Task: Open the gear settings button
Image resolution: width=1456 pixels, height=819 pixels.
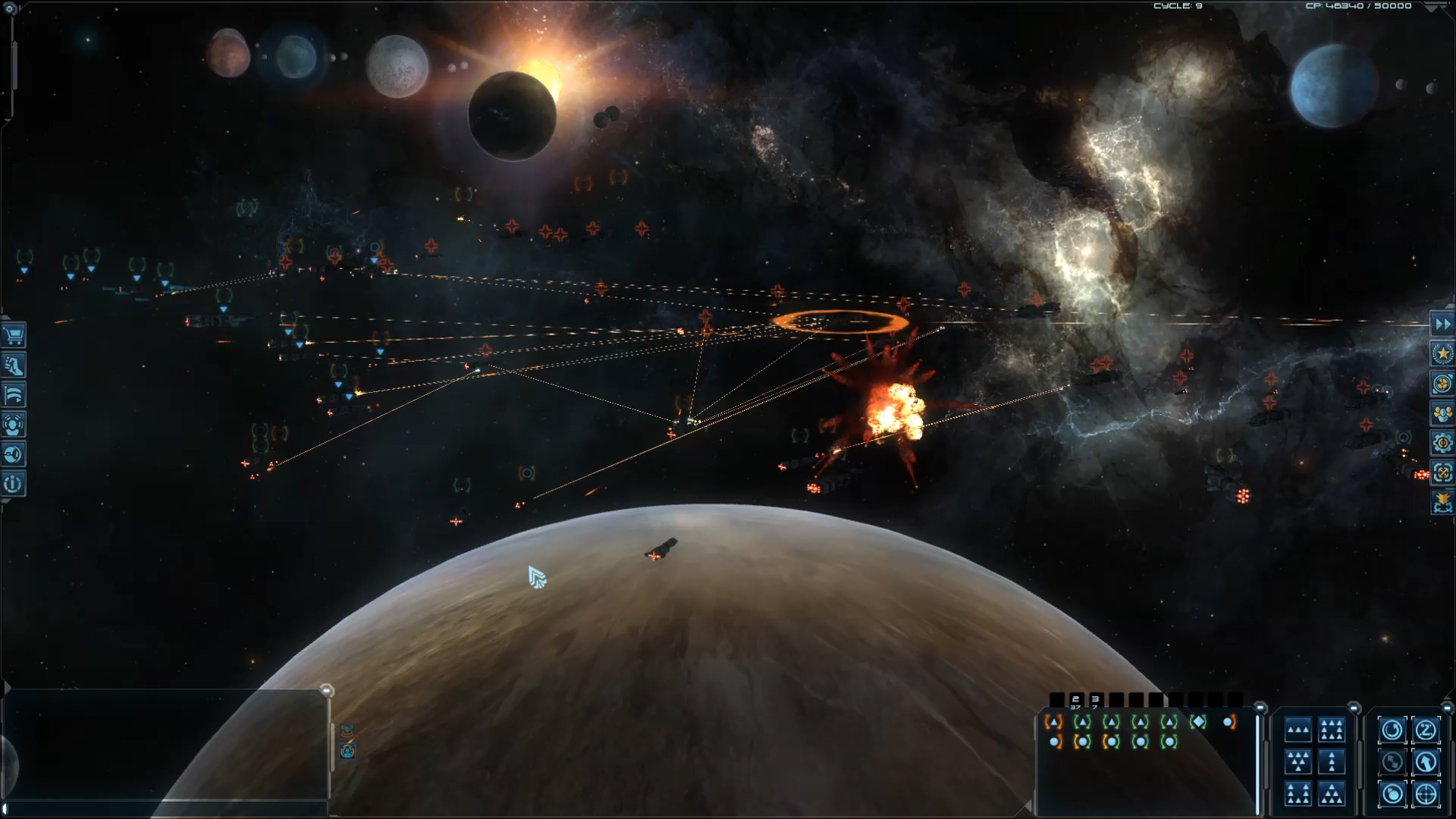Action: [x=1442, y=444]
